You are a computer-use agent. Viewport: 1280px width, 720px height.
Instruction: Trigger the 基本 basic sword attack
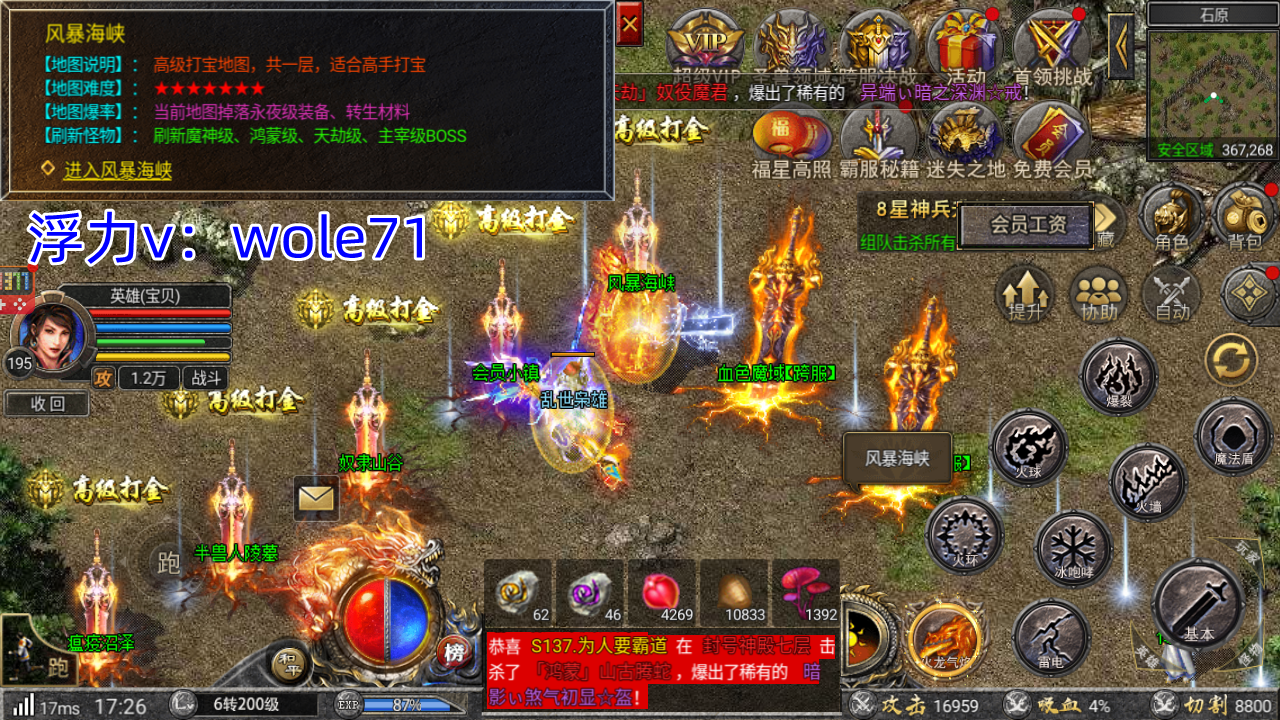pyautogui.click(x=1197, y=604)
